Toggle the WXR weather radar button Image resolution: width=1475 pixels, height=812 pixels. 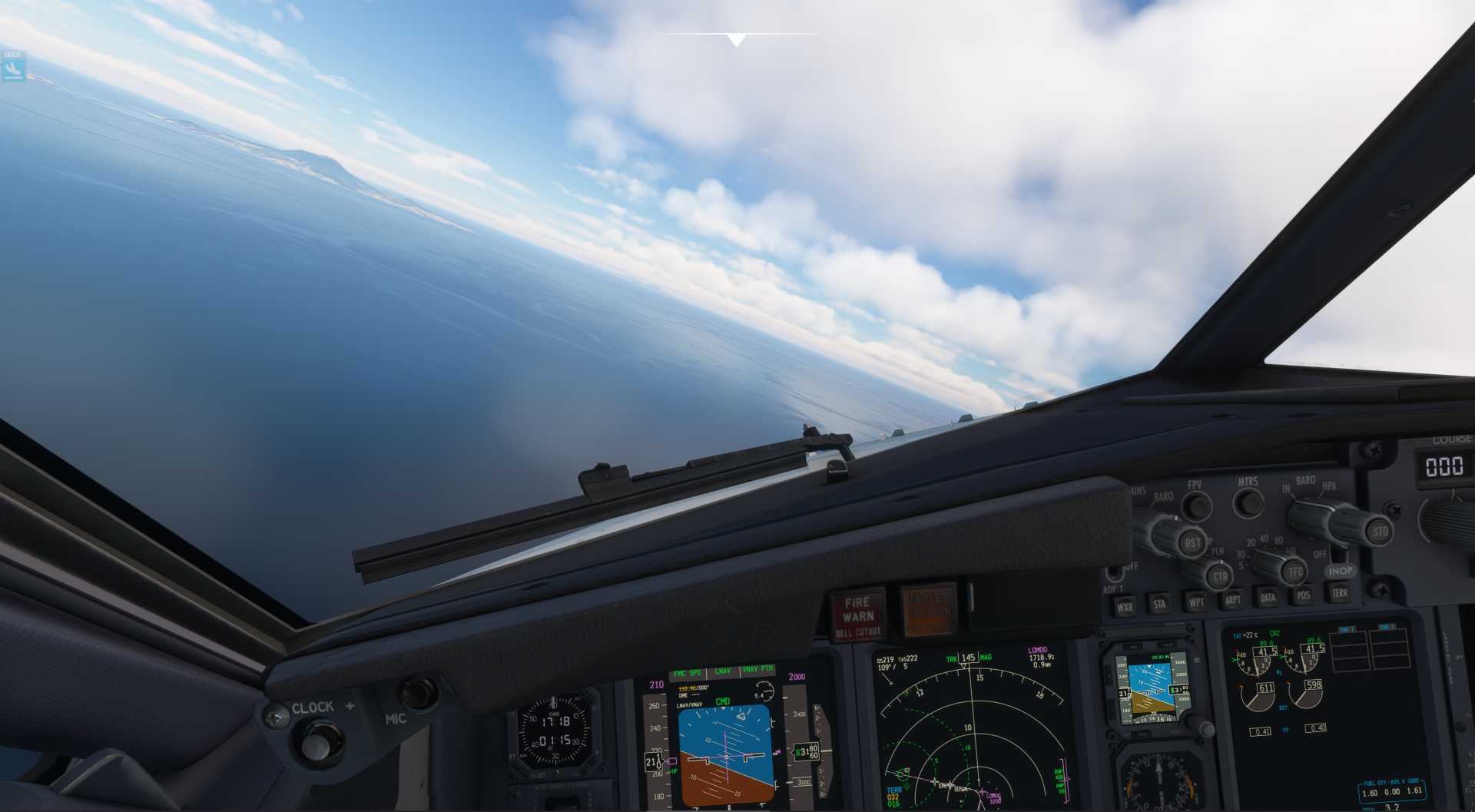coord(1125,607)
